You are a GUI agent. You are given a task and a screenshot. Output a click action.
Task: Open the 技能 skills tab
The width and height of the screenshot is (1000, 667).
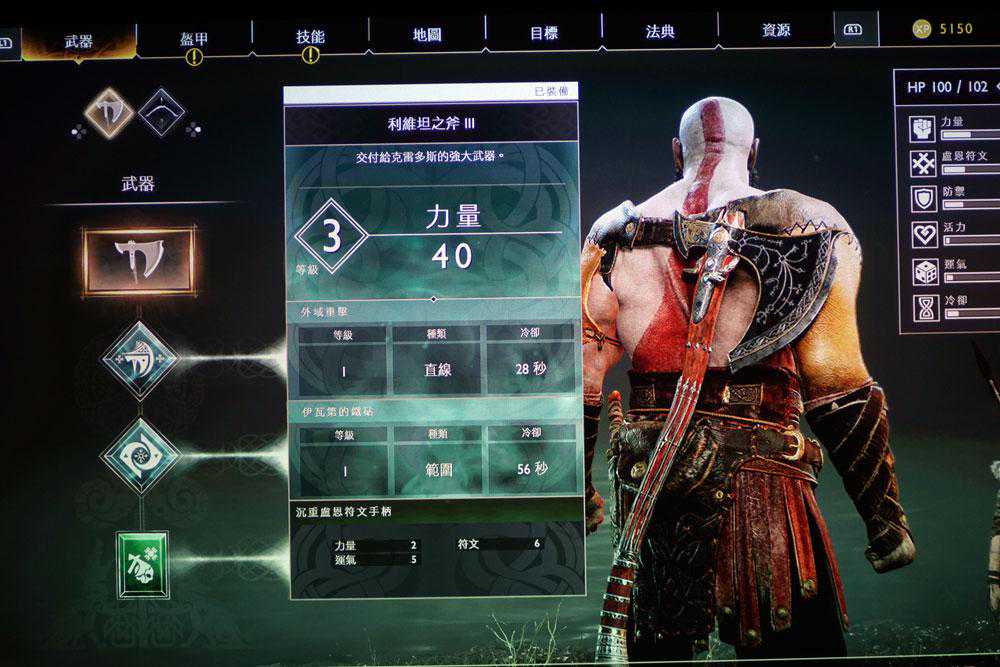(x=310, y=37)
